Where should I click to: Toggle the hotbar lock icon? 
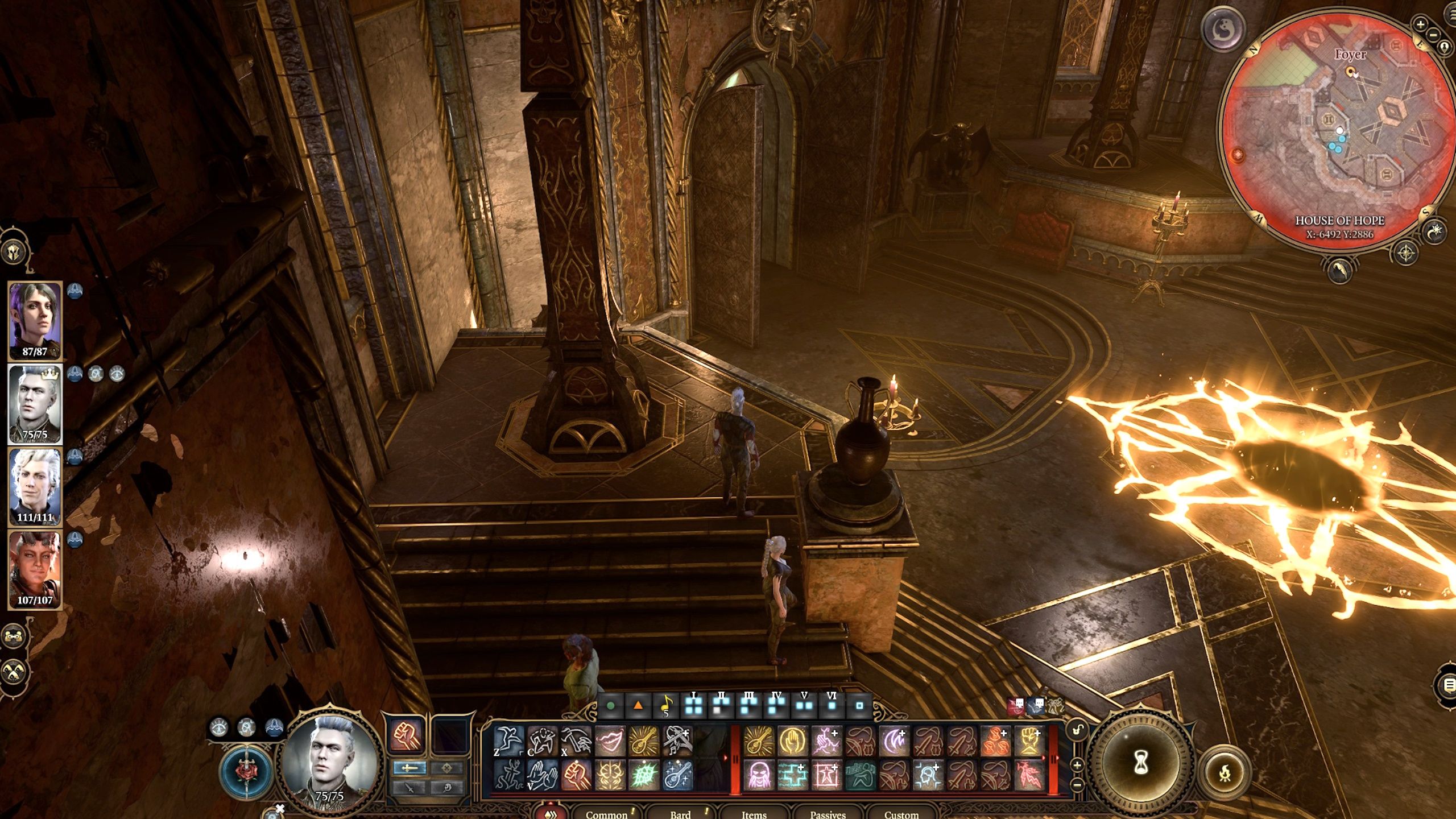tap(1077, 730)
